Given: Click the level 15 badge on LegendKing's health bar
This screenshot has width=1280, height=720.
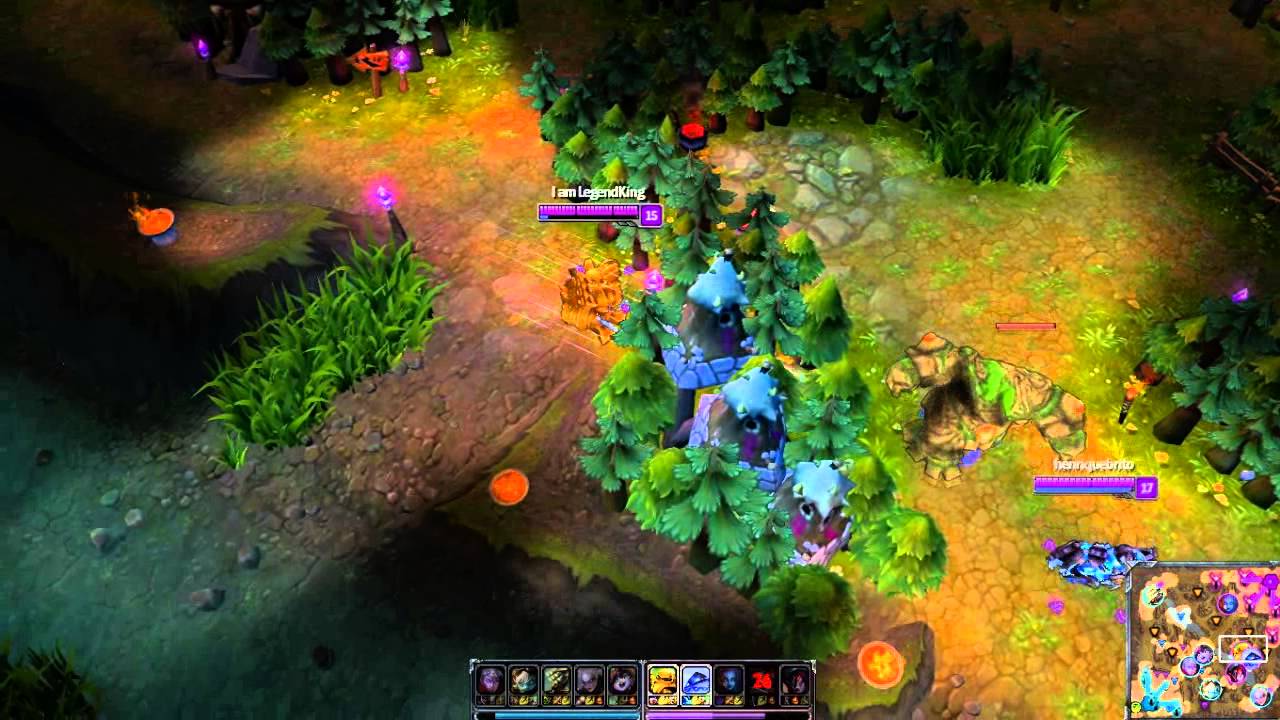Looking at the screenshot, I should click(x=649, y=215).
